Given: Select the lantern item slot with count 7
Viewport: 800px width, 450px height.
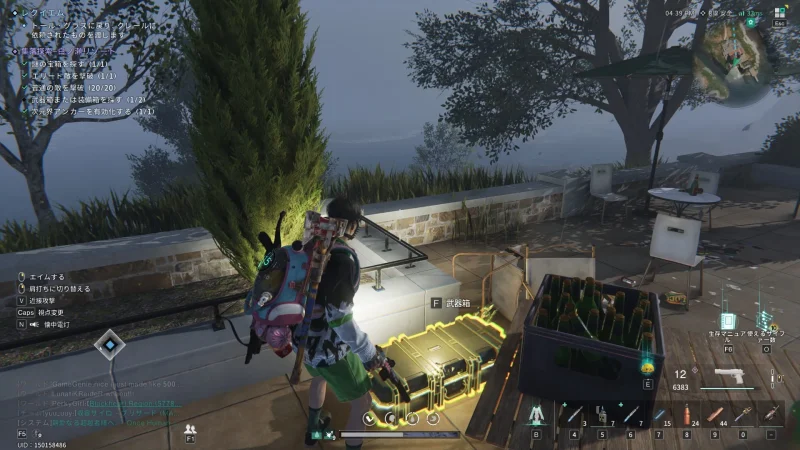Looking at the screenshot, I should 603,413.
